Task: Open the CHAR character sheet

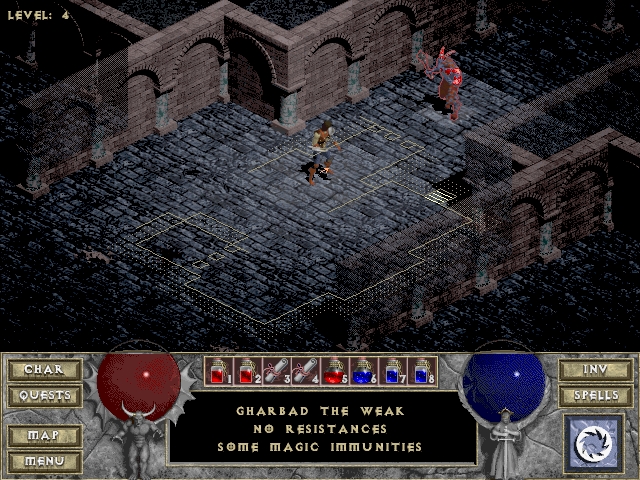Action: click(x=44, y=370)
